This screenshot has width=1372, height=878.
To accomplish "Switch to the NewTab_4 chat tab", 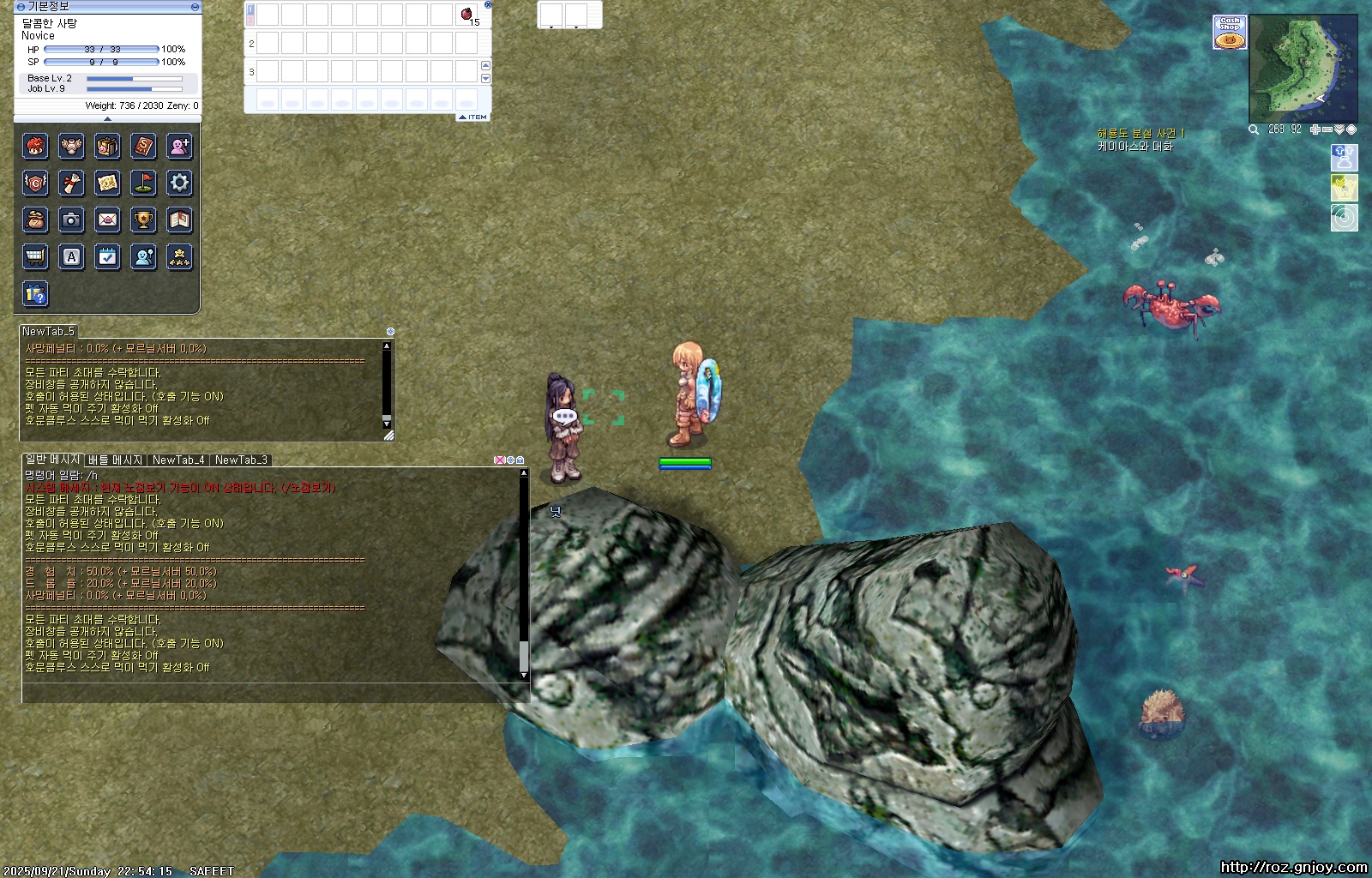I will coord(178,460).
